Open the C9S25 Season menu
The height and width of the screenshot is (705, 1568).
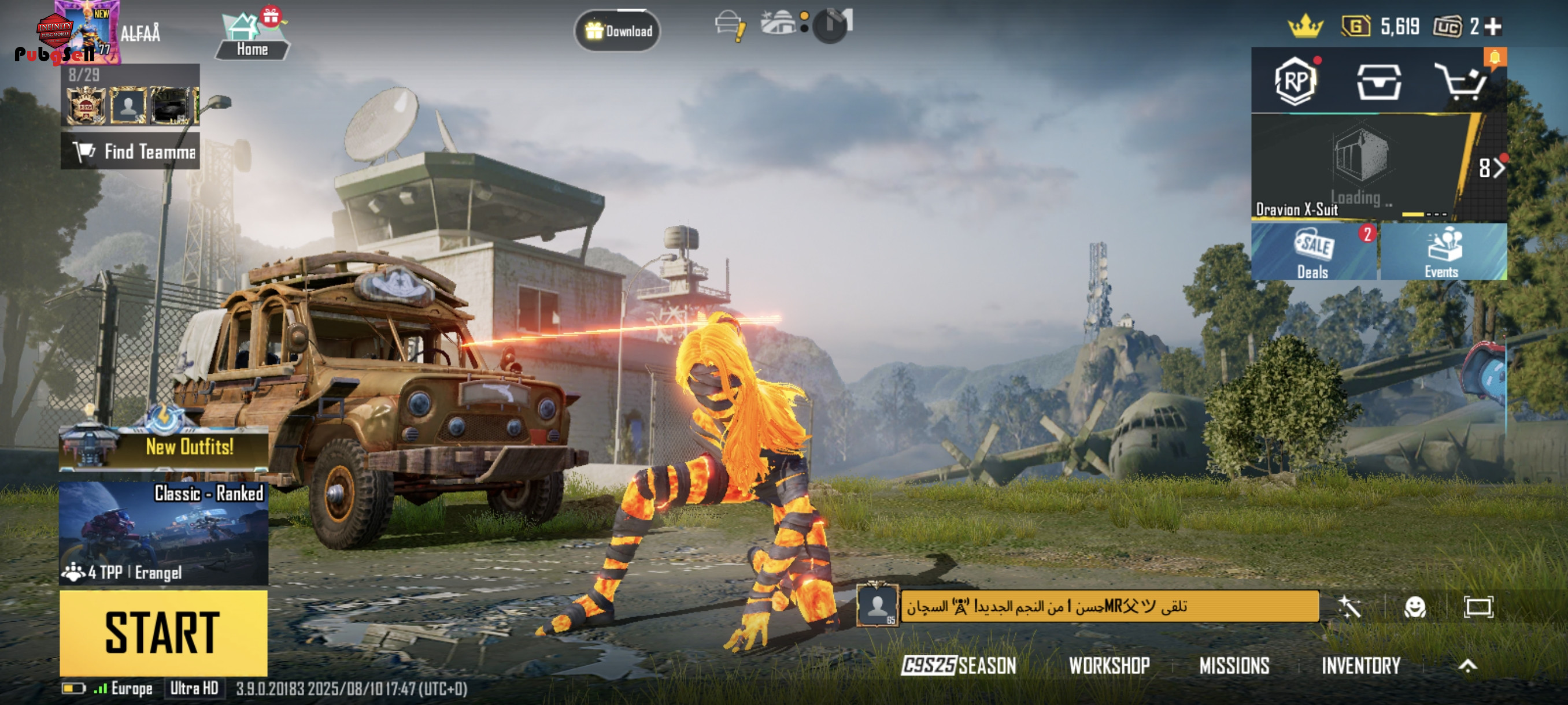pos(959,666)
